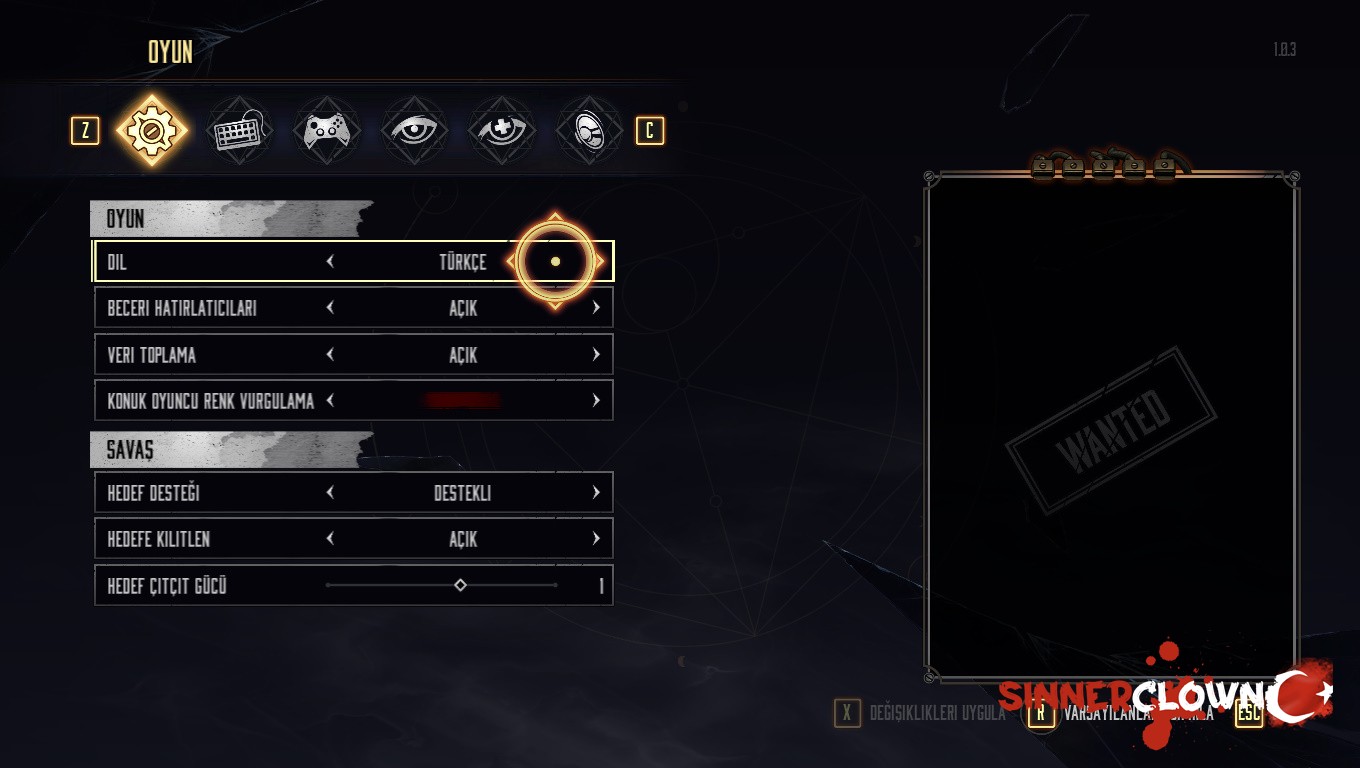Switch to the eye-icon display tab
Screen dimensions: 1360x768
click(x=414, y=131)
